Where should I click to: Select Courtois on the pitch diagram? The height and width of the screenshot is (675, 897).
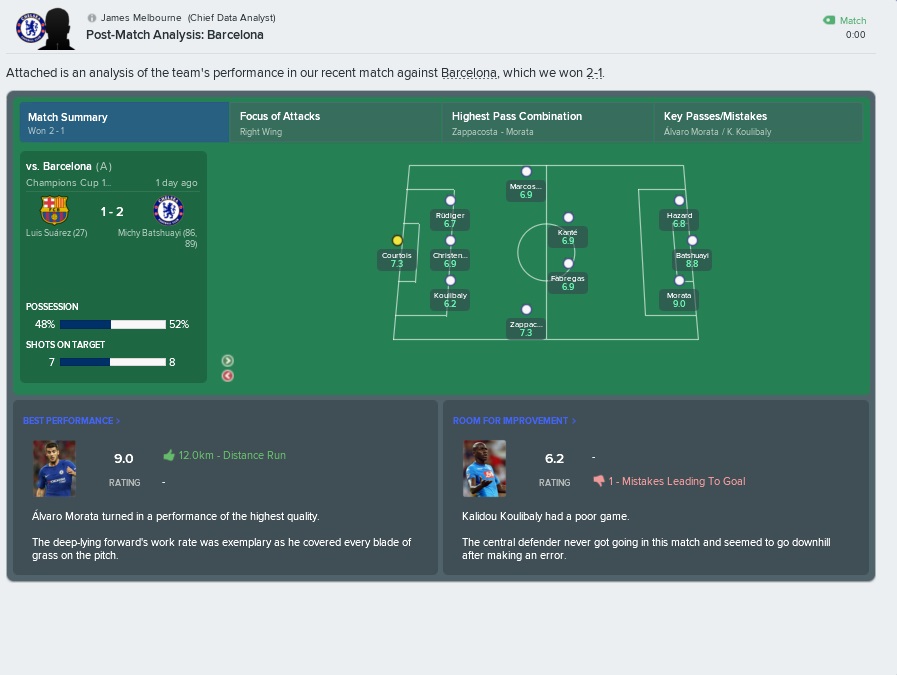point(397,241)
